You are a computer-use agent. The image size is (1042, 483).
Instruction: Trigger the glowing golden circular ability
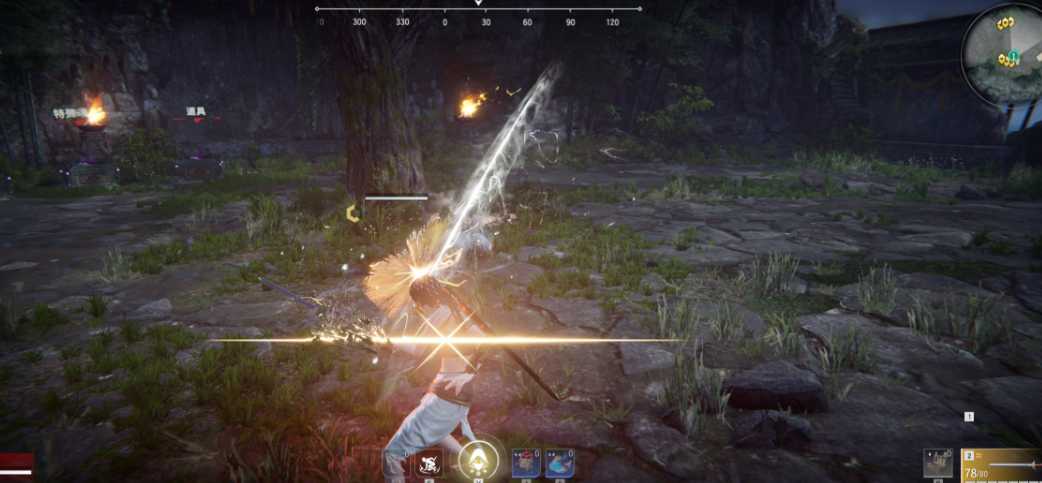(x=479, y=461)
